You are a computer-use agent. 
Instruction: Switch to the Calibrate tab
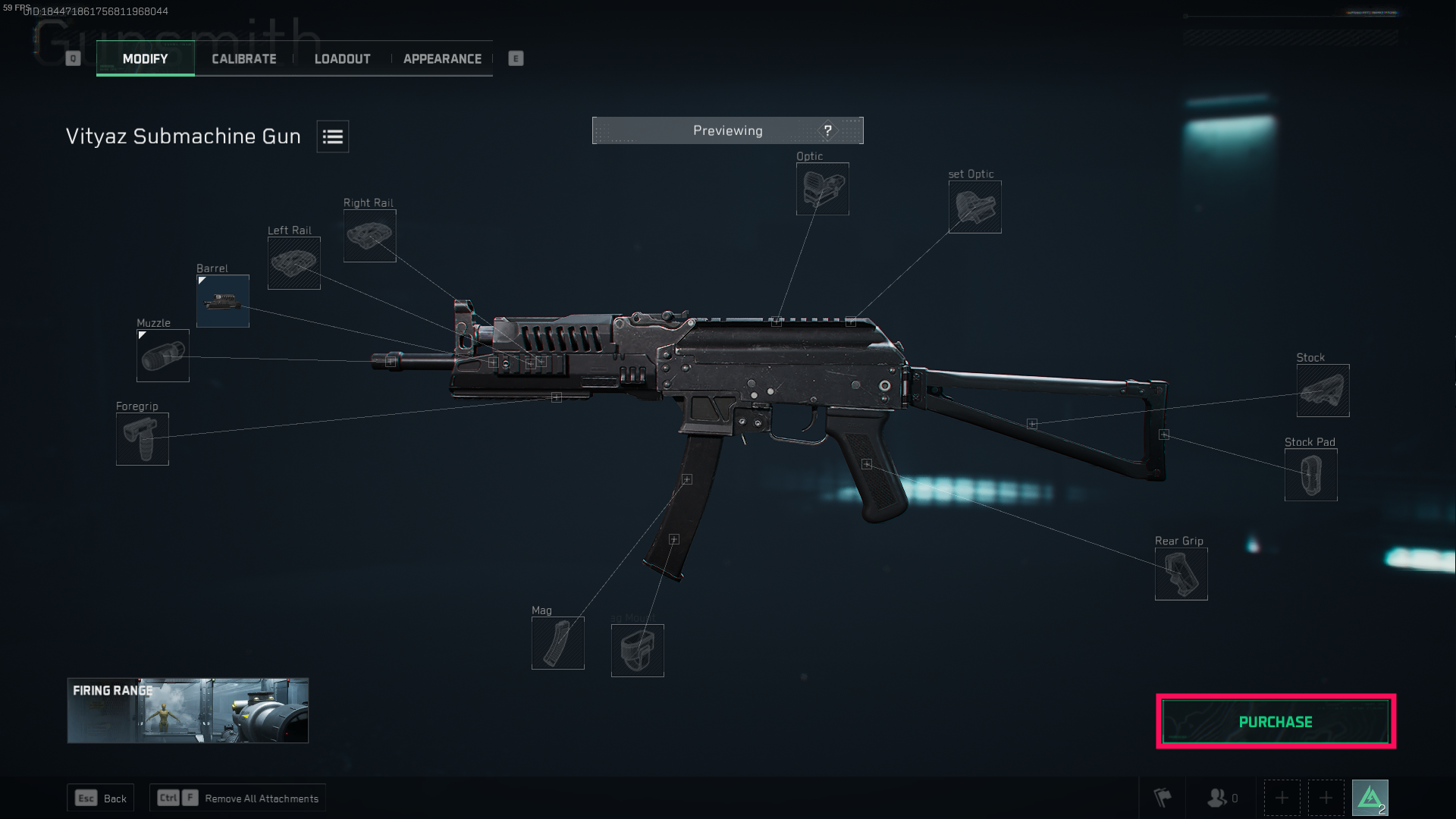click(x=243, y=58)
